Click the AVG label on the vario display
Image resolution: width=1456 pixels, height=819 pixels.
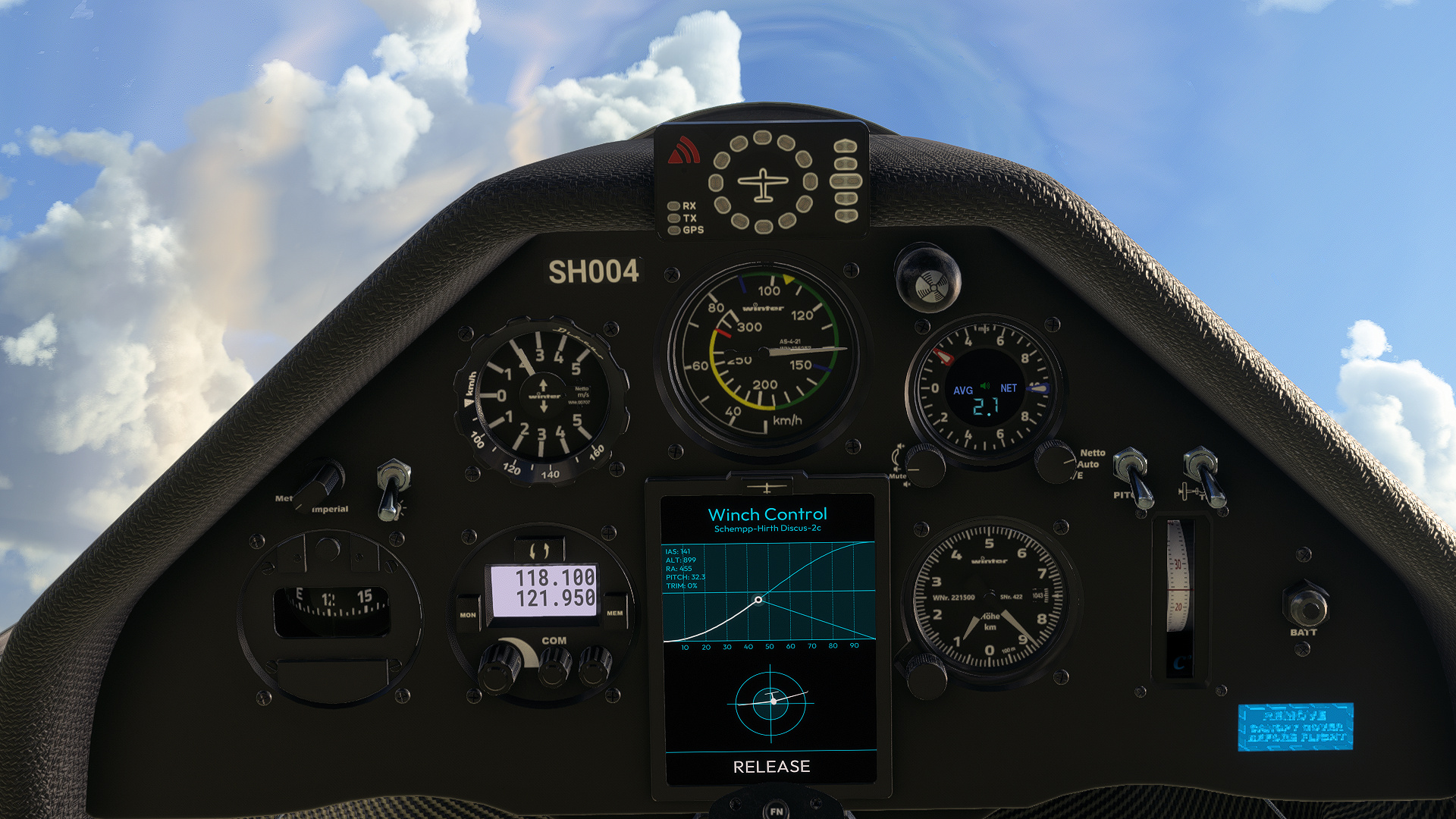[x=963, y=388]
